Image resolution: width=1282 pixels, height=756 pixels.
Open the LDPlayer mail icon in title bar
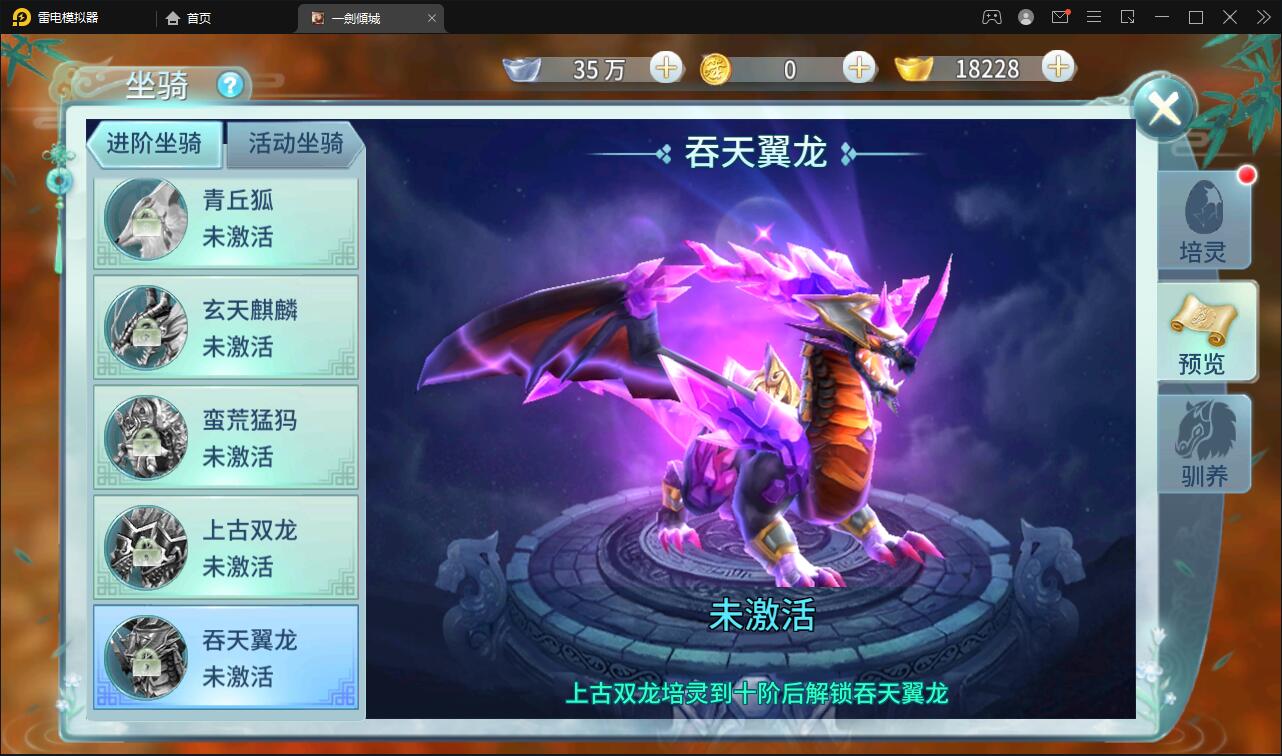coord(1060,17)
